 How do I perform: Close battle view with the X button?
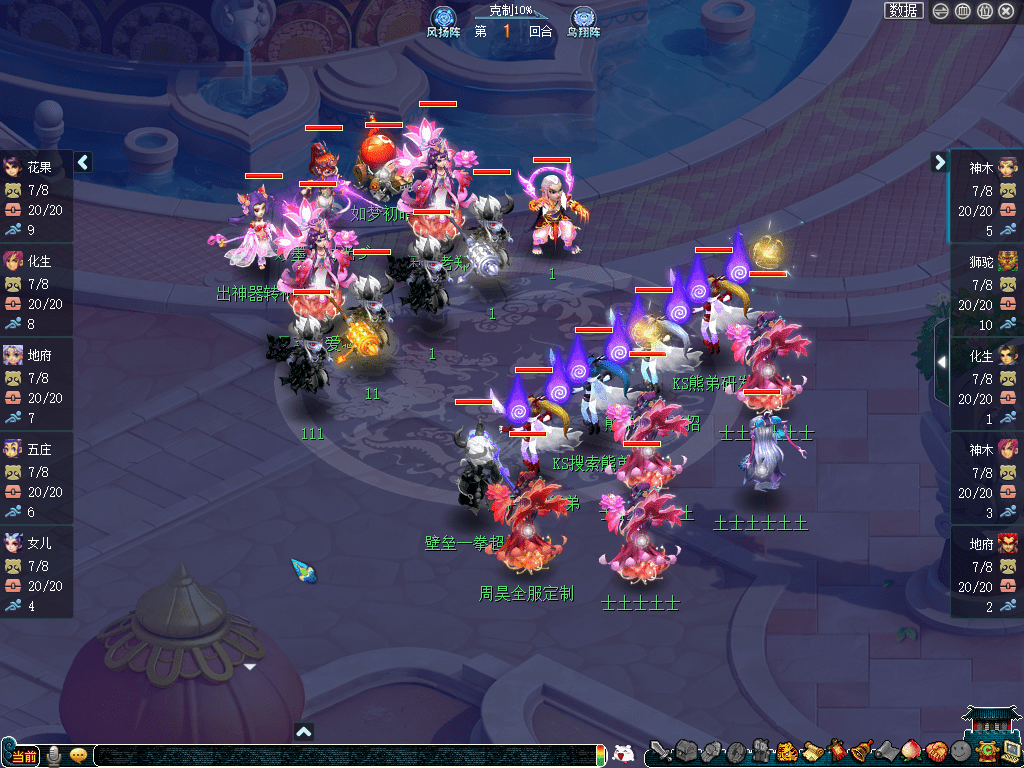1006,11
